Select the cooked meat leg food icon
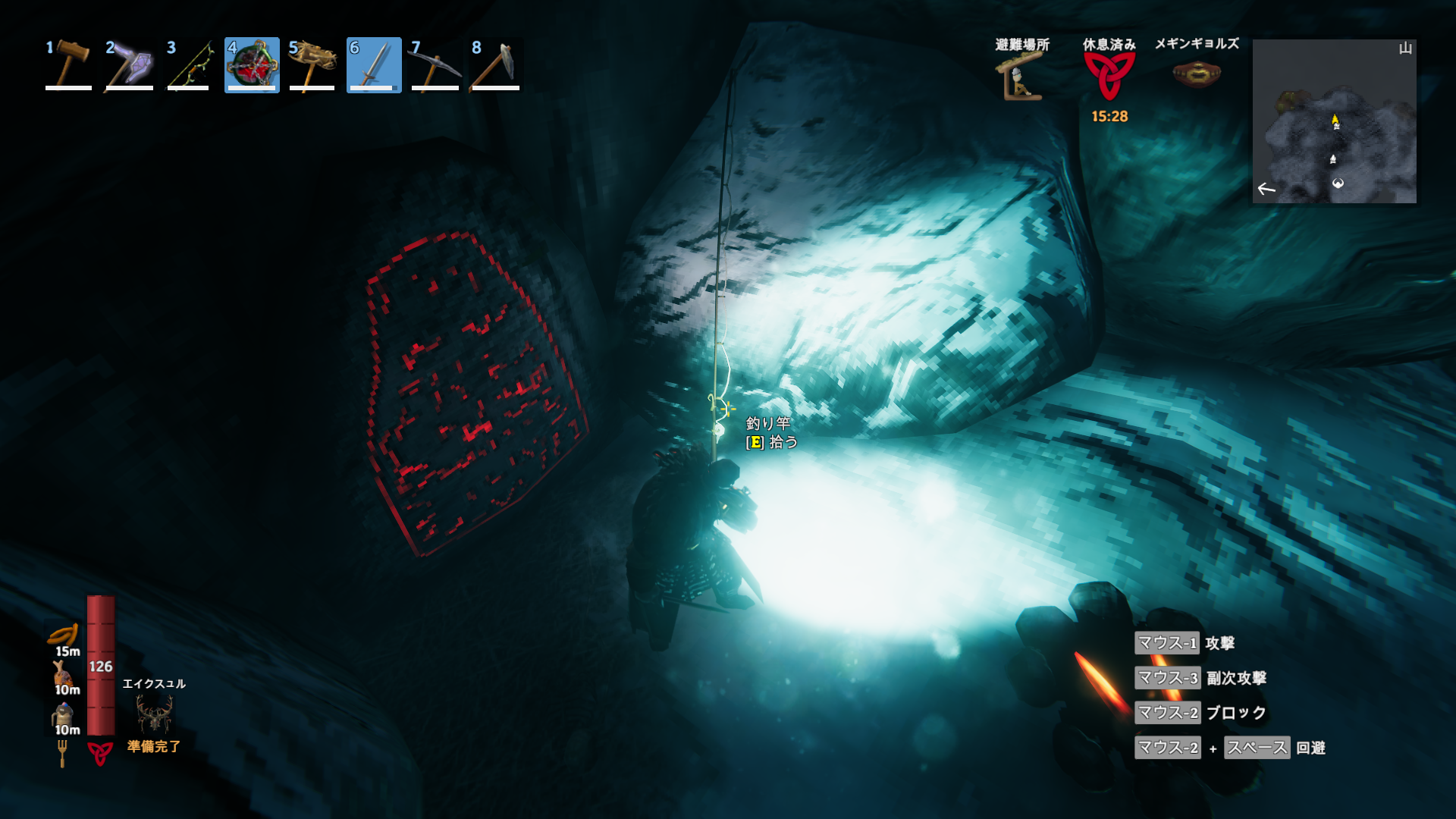 coord(63,673)
